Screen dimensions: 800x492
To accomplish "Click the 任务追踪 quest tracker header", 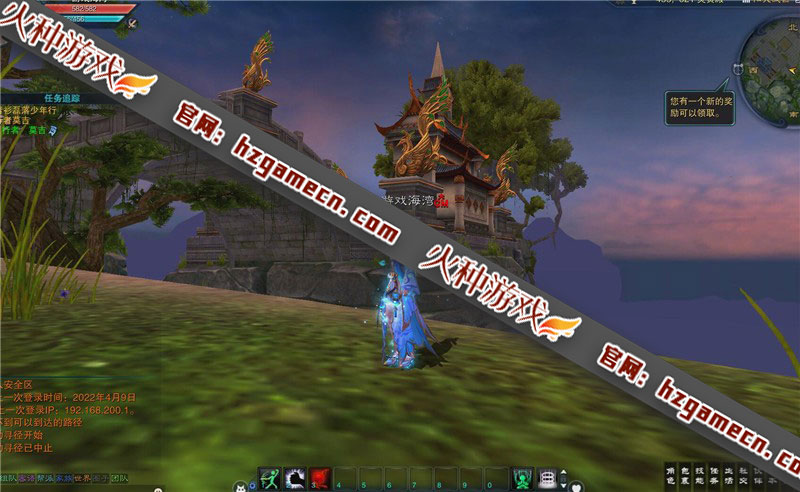I will click(60, 98).
